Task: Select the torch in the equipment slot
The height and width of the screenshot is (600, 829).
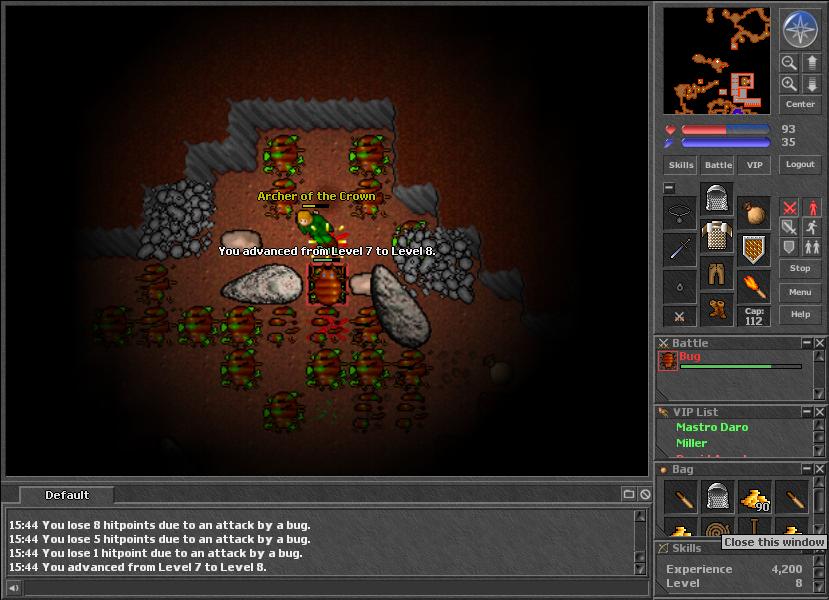Action: (x=754, y=287)
